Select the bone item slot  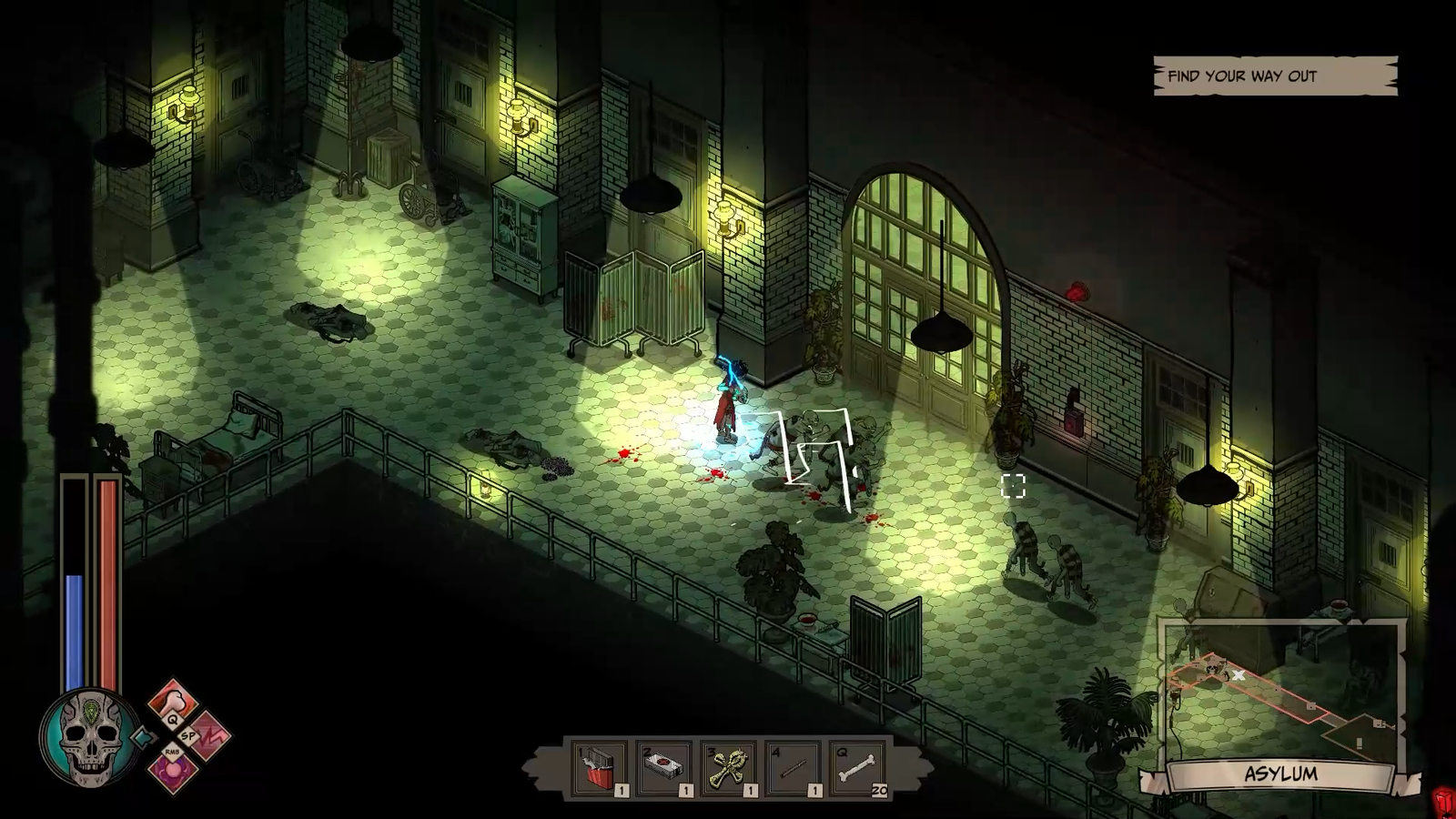(858, 770)
